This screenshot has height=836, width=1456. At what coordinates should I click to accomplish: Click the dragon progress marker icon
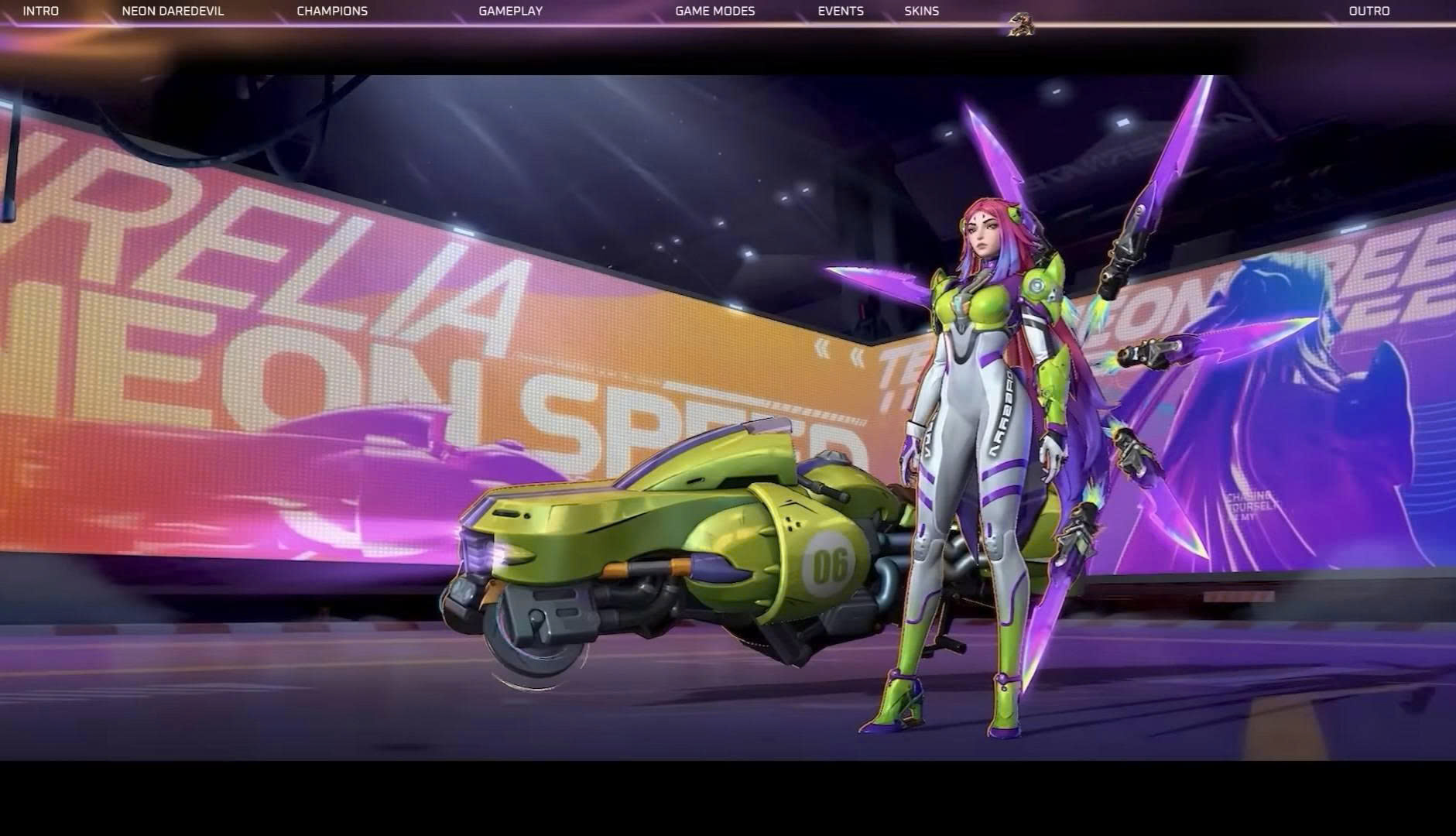1021,25
